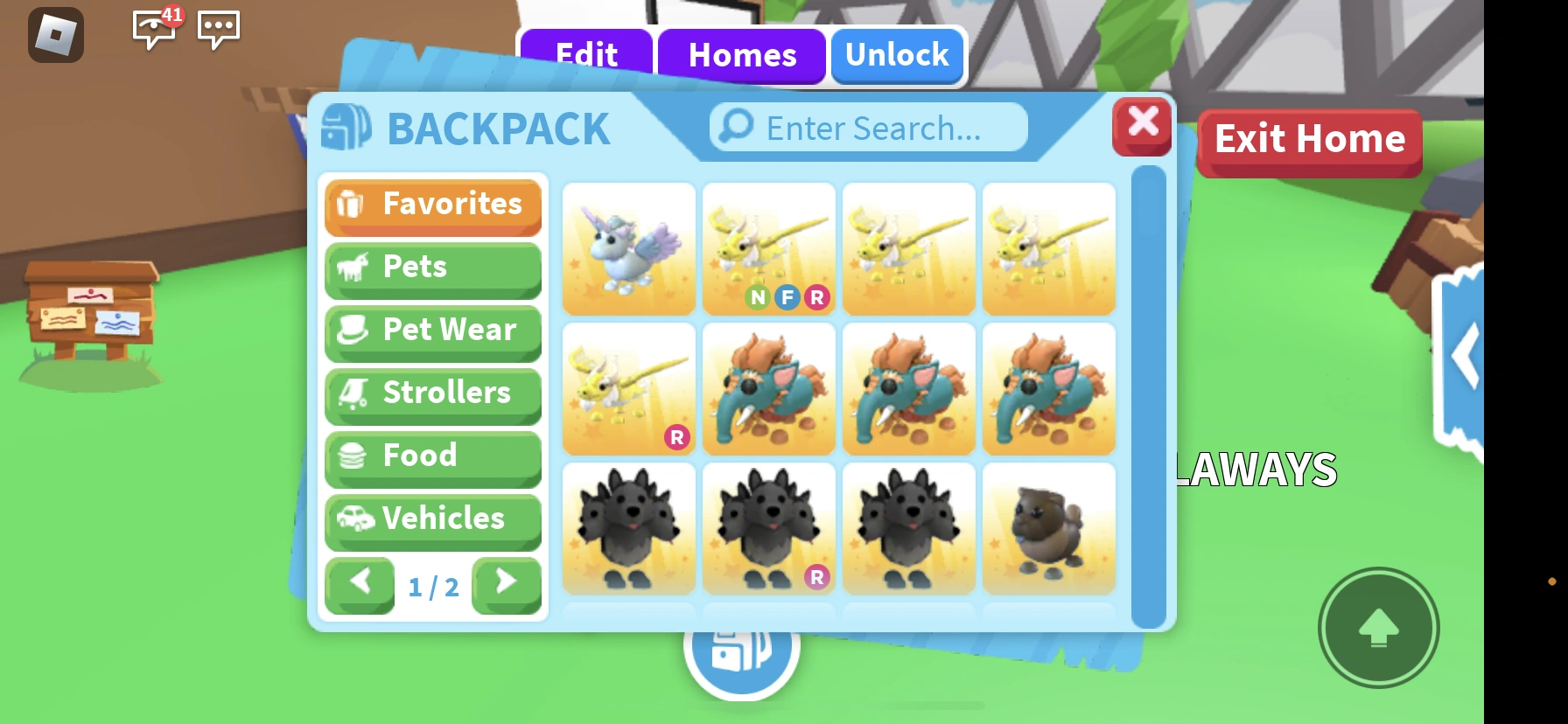Screen dimensions: 1568x724
Task: Select the Pets category with unicorn icon
Action: [432, 268]
